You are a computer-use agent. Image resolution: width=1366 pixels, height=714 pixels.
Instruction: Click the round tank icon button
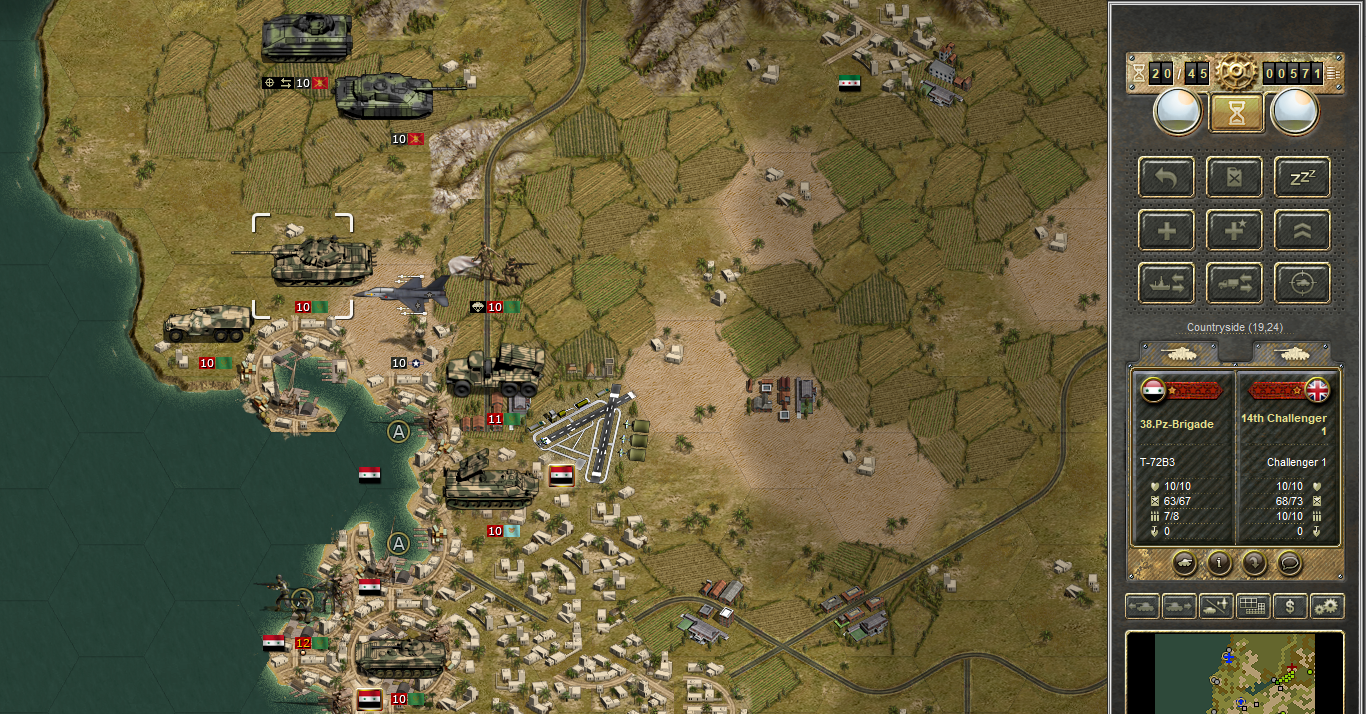click(x=1185, y=563)
